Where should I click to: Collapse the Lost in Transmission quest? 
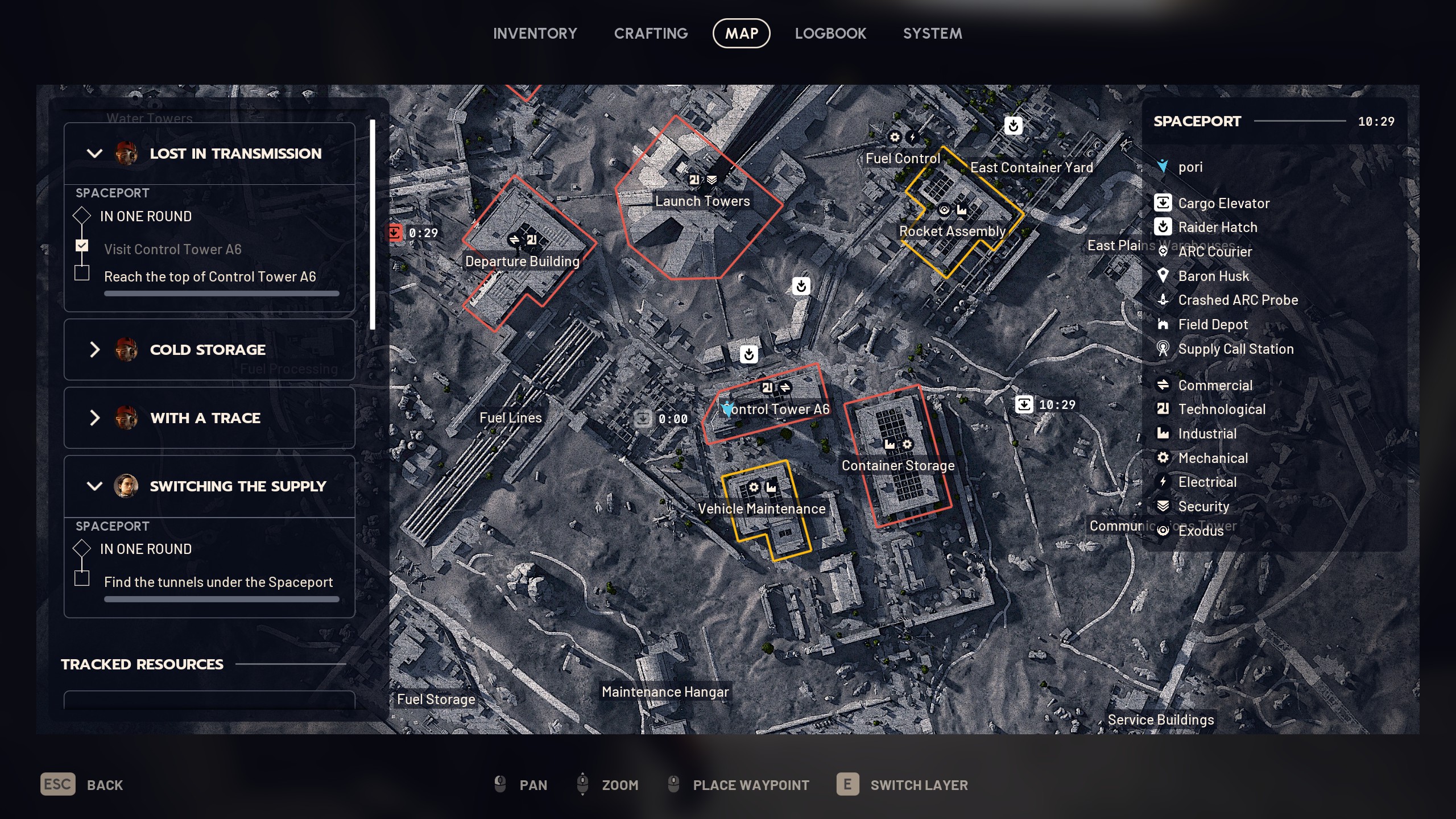[x=94, y=154]
